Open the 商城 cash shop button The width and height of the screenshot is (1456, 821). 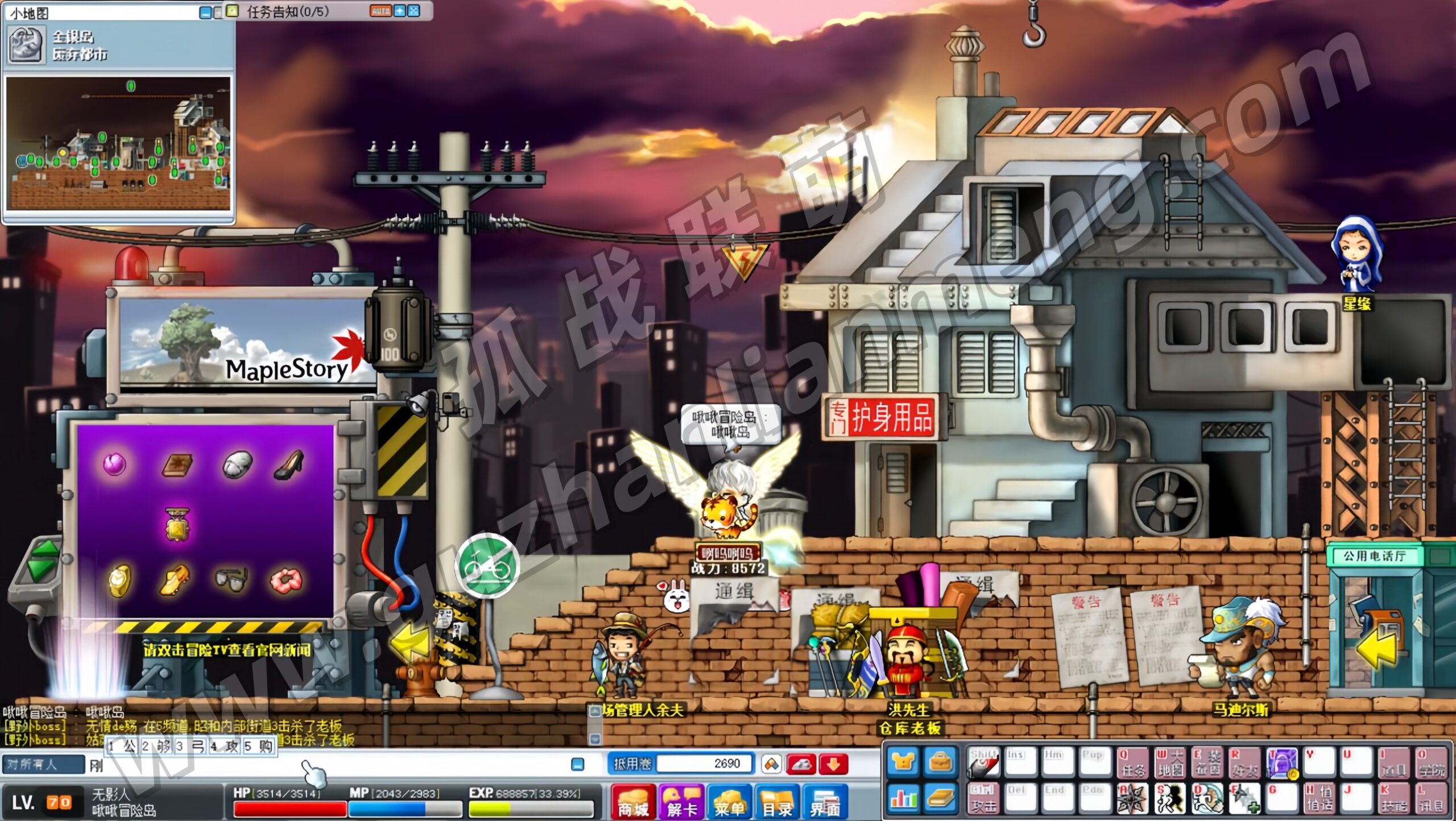coord(633,801)
